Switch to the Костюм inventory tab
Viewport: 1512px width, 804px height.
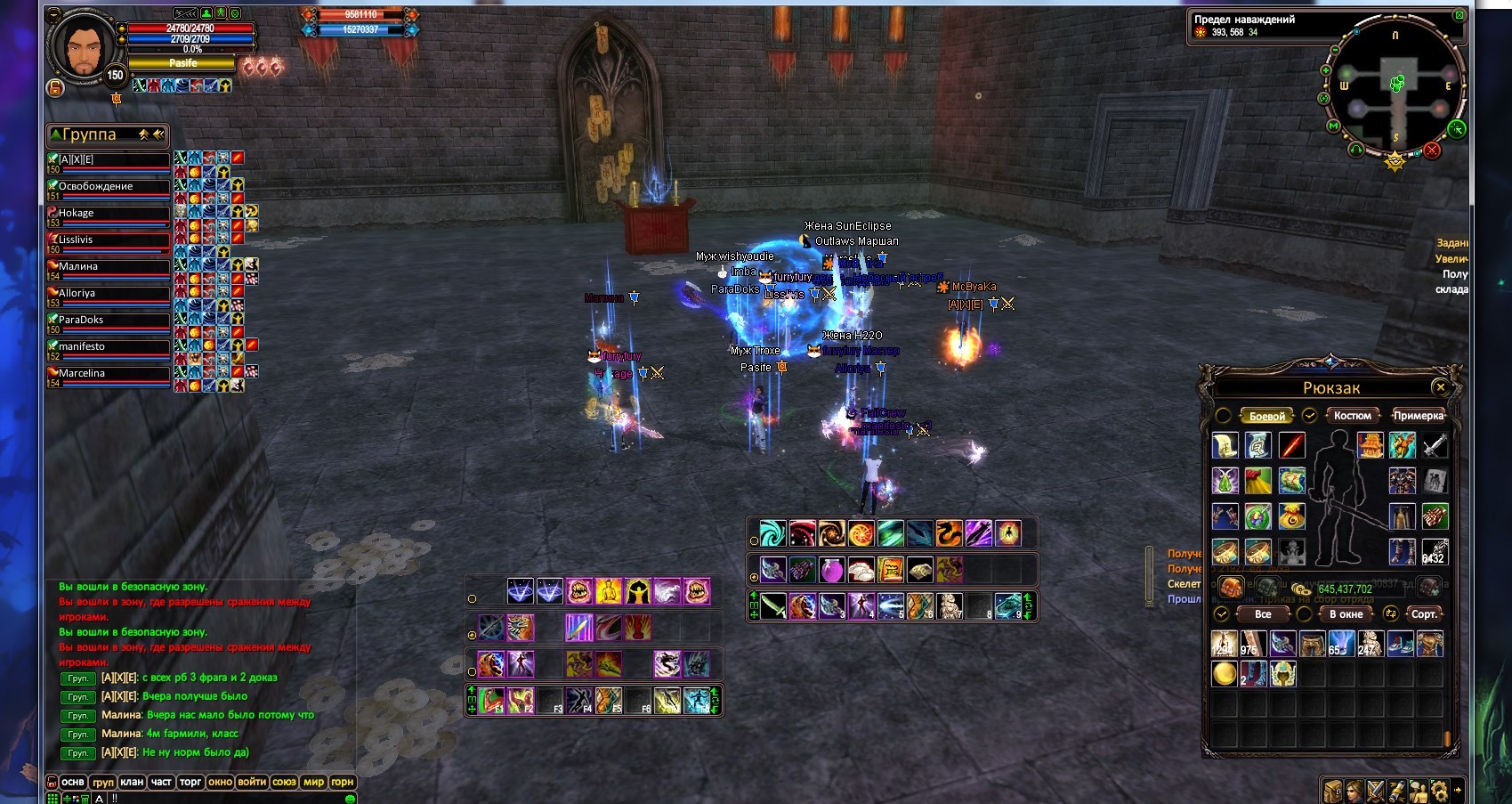click(x=1352, y=416)
